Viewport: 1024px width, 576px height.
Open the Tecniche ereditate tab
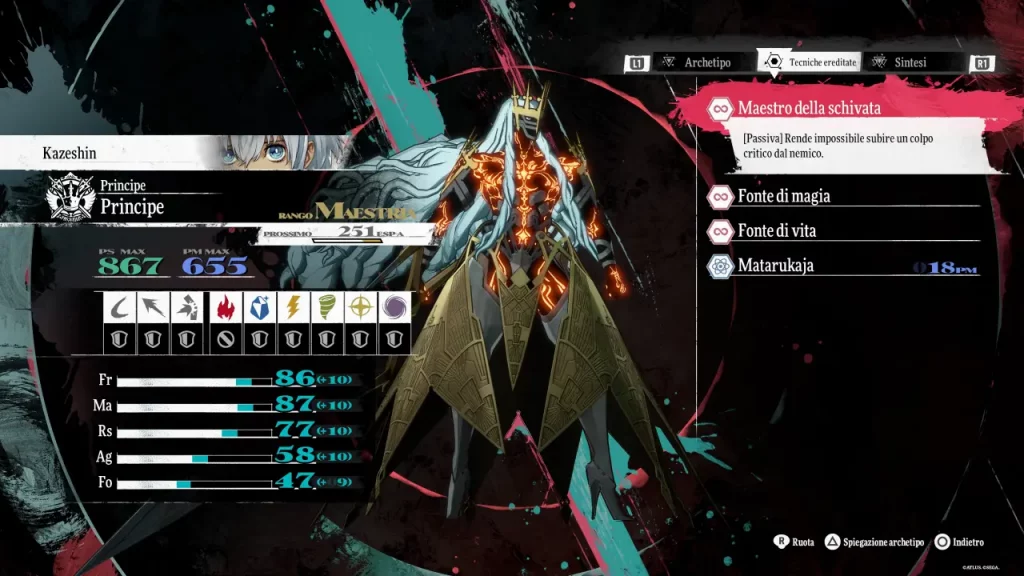[x=812, y=62]
